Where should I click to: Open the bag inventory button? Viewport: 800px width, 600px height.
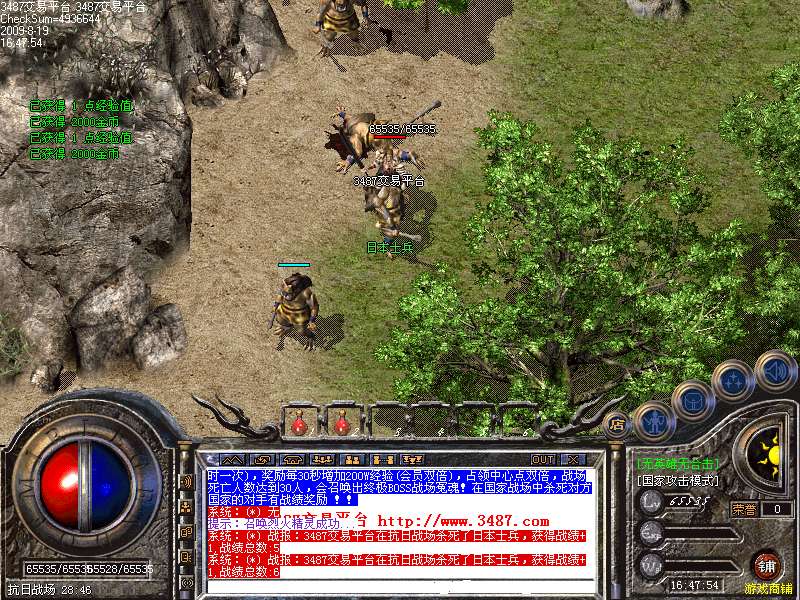pyautogui.click(x=693, y=402)
